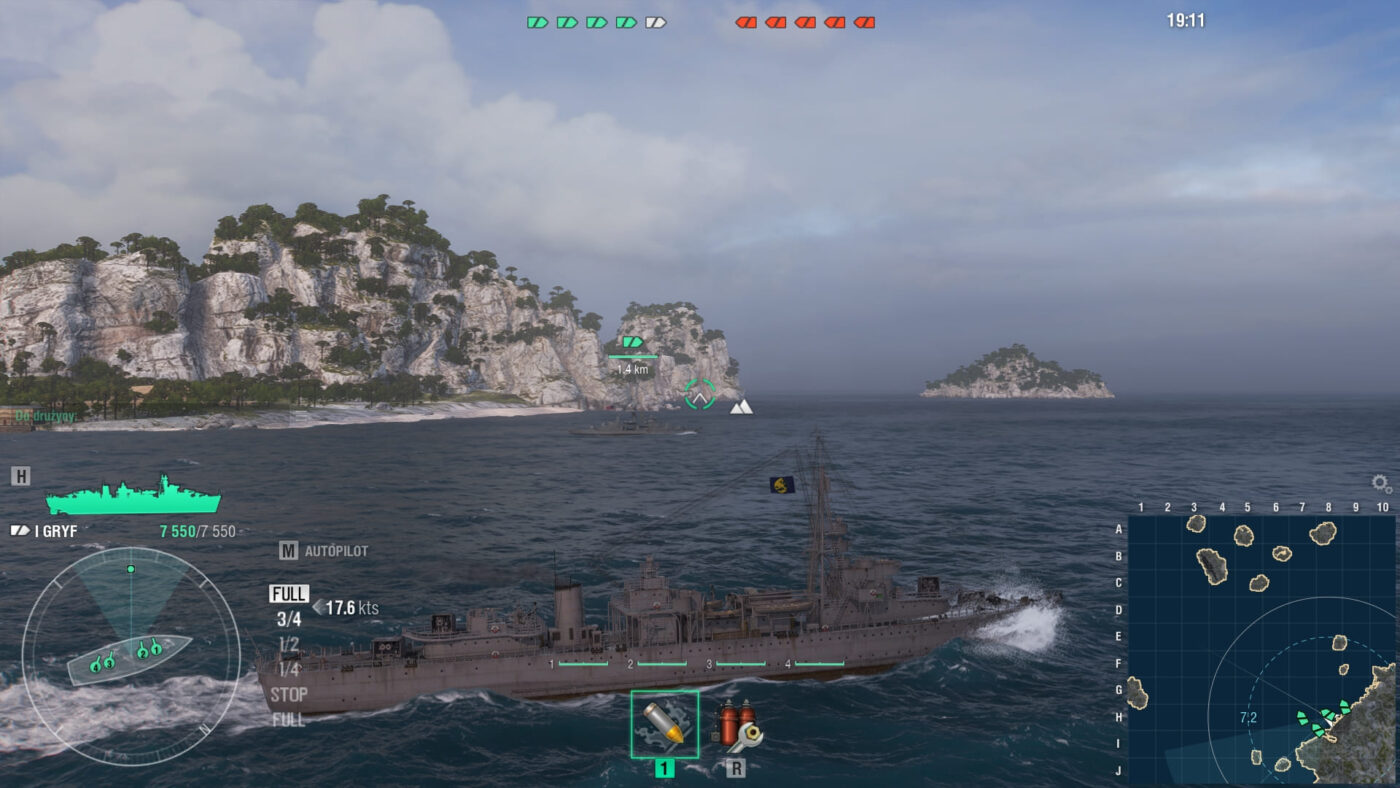Choose the 1/2 speed setting
The height and width of the screenshot is (788, 1400).
289,644
